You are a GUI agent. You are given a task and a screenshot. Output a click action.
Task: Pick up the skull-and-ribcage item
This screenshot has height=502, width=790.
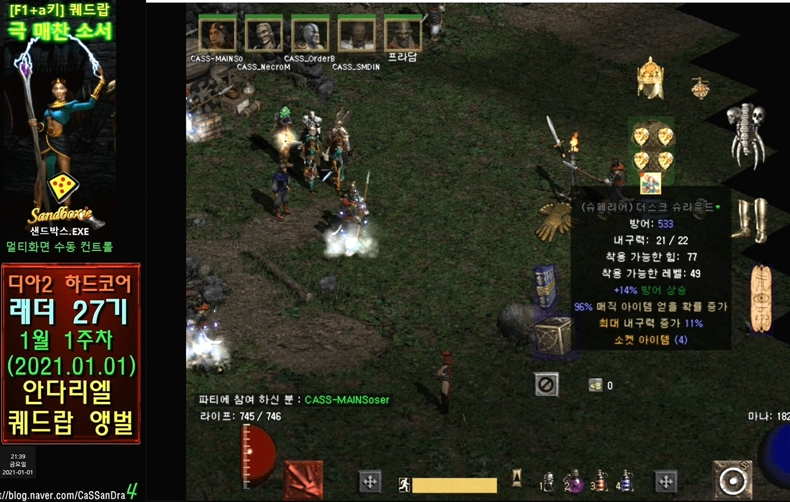tap(746, 132)
